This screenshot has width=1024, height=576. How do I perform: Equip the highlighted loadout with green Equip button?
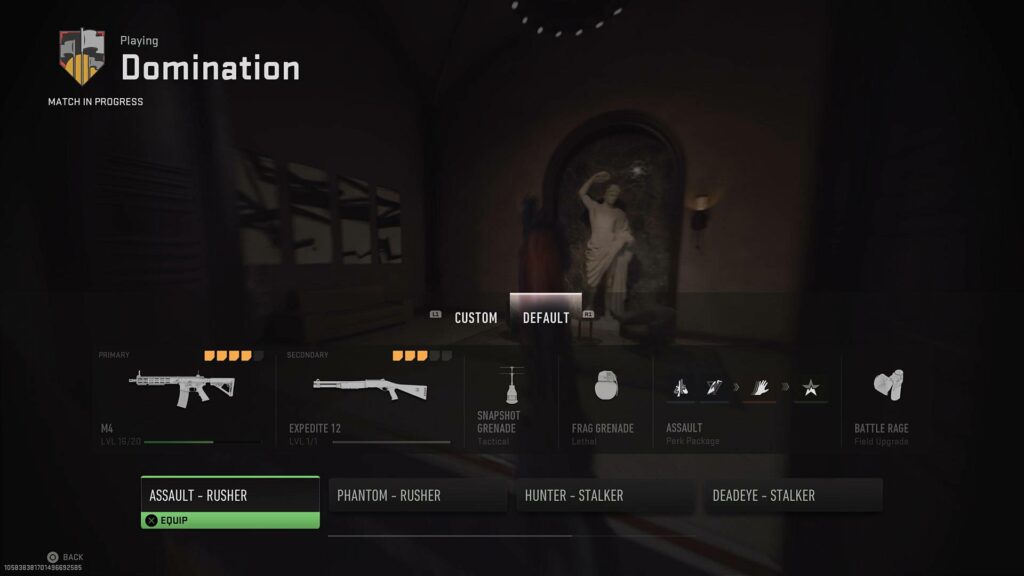[x=230, y=520]
